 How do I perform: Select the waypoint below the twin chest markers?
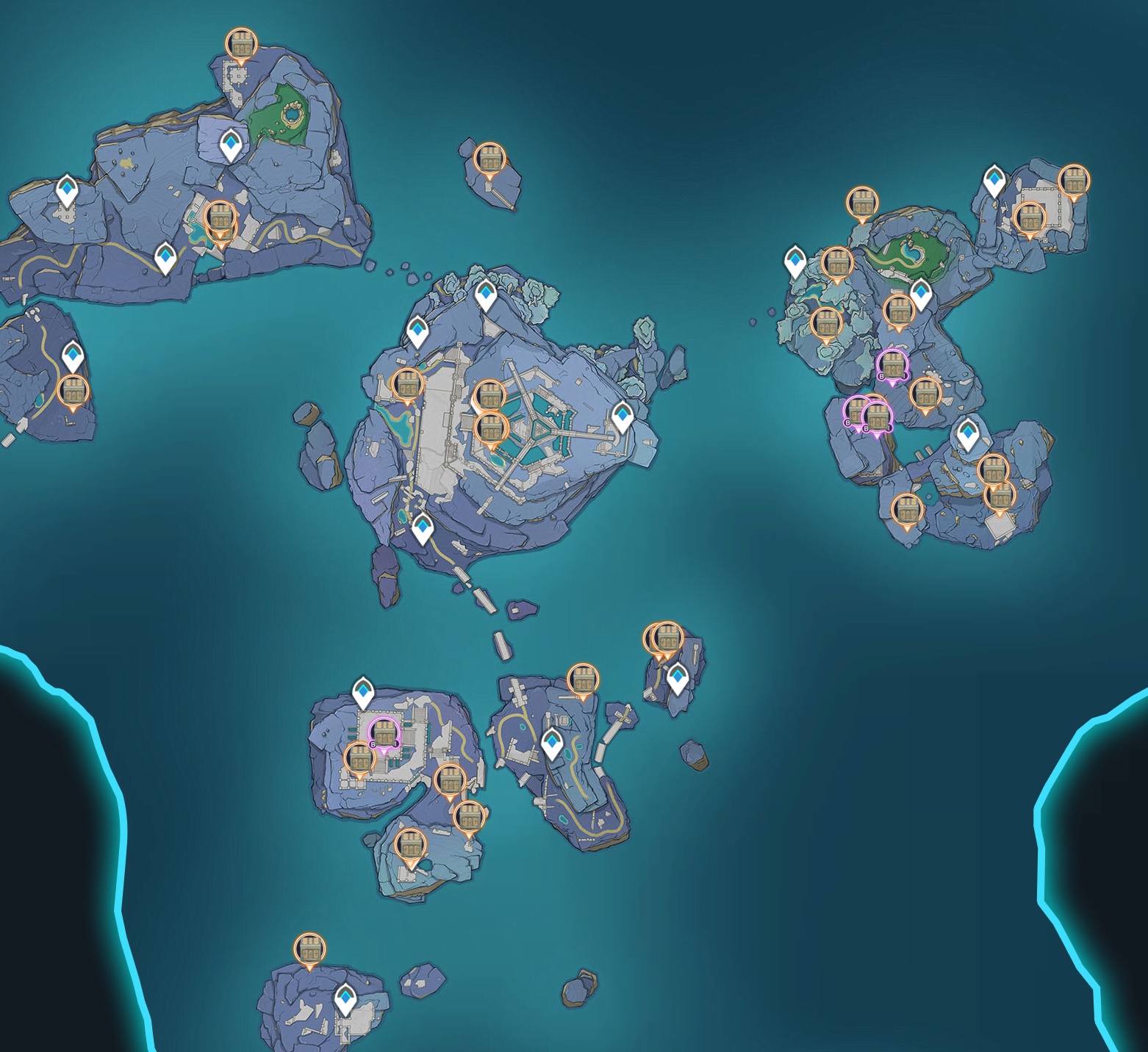[677, 677]
